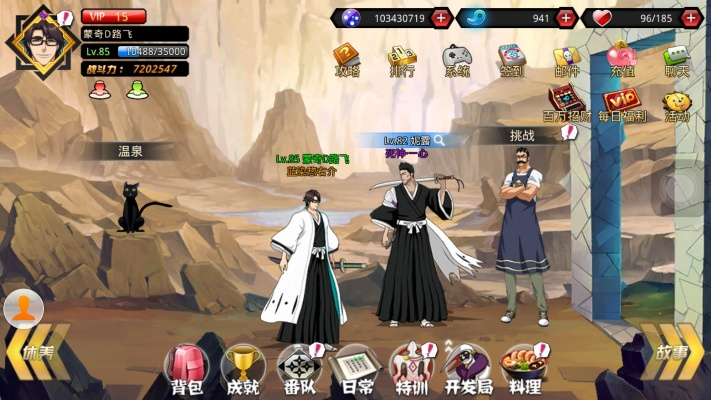Image resolution: width=711 pixels, height=400 pixels.
Task: Open the 签到 daily sign-in
Action: pos(512,59)
